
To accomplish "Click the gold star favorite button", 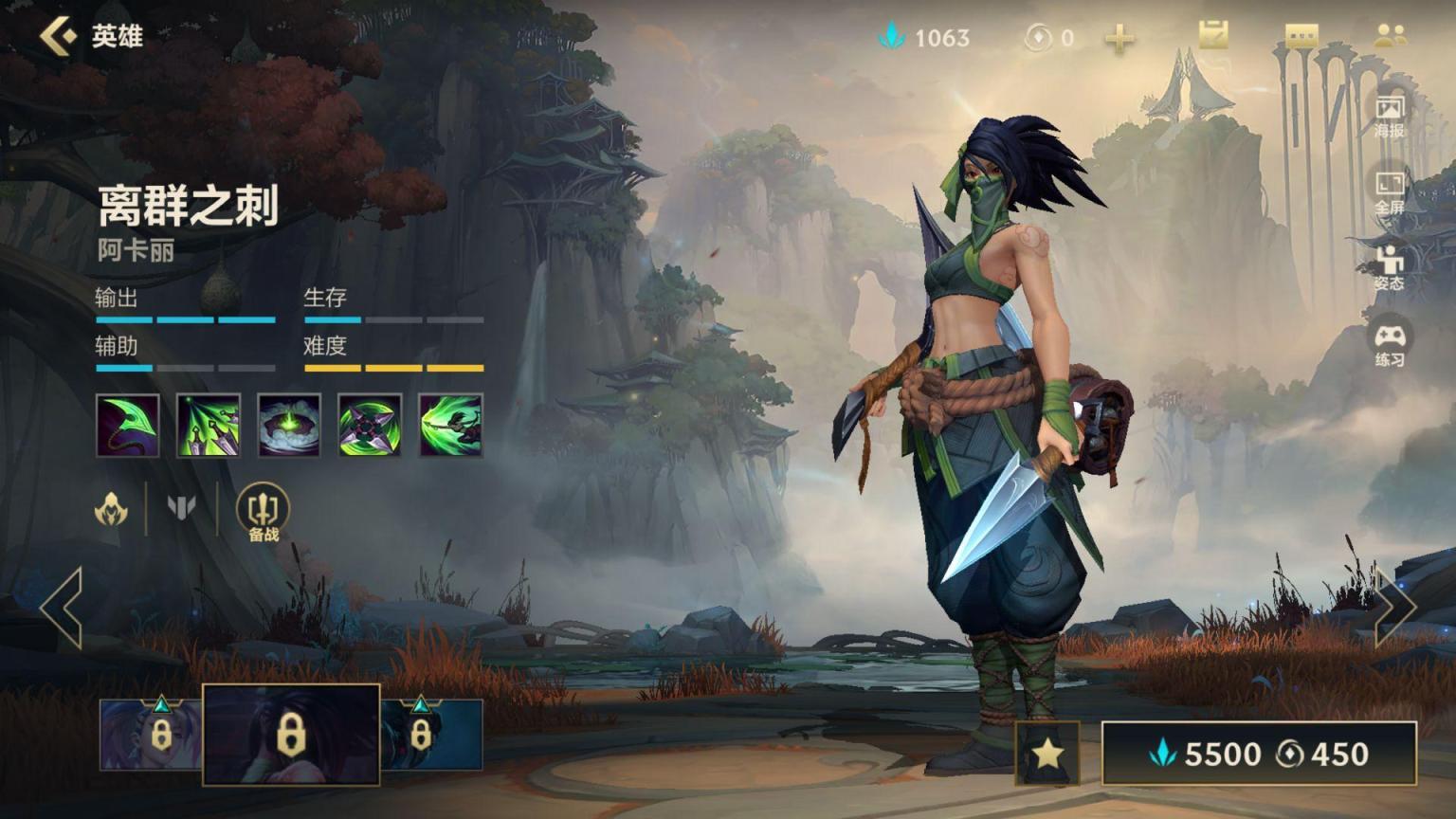I will 1047,754.
